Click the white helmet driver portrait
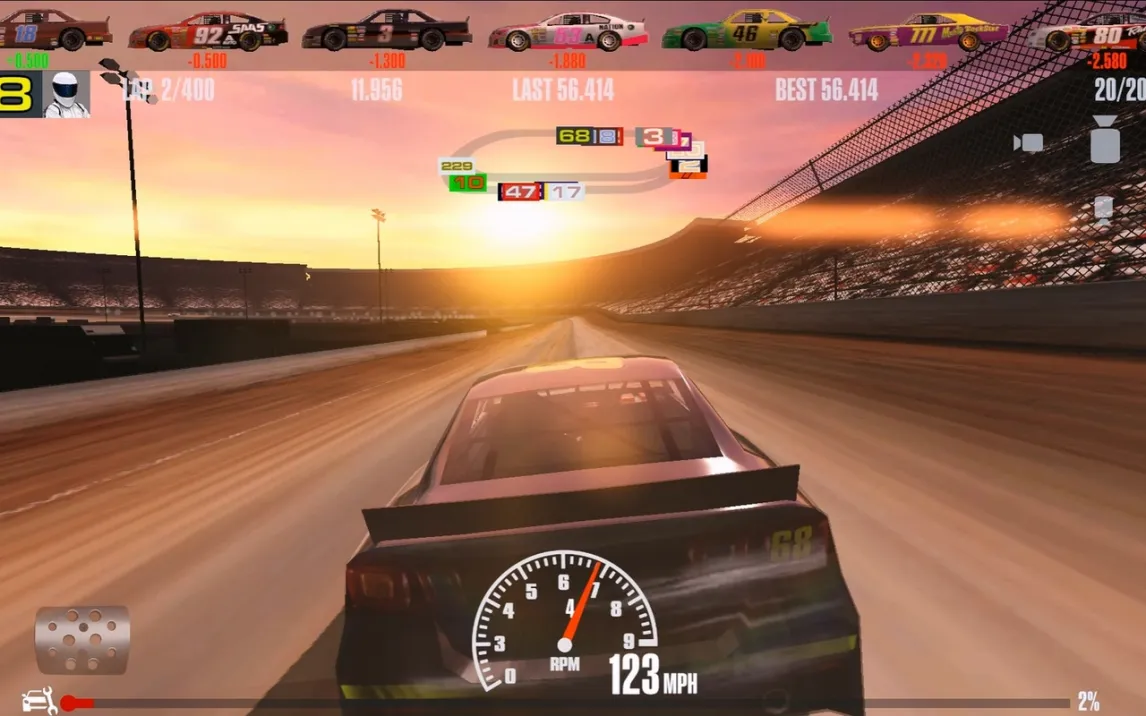 (x=67, y=95)
